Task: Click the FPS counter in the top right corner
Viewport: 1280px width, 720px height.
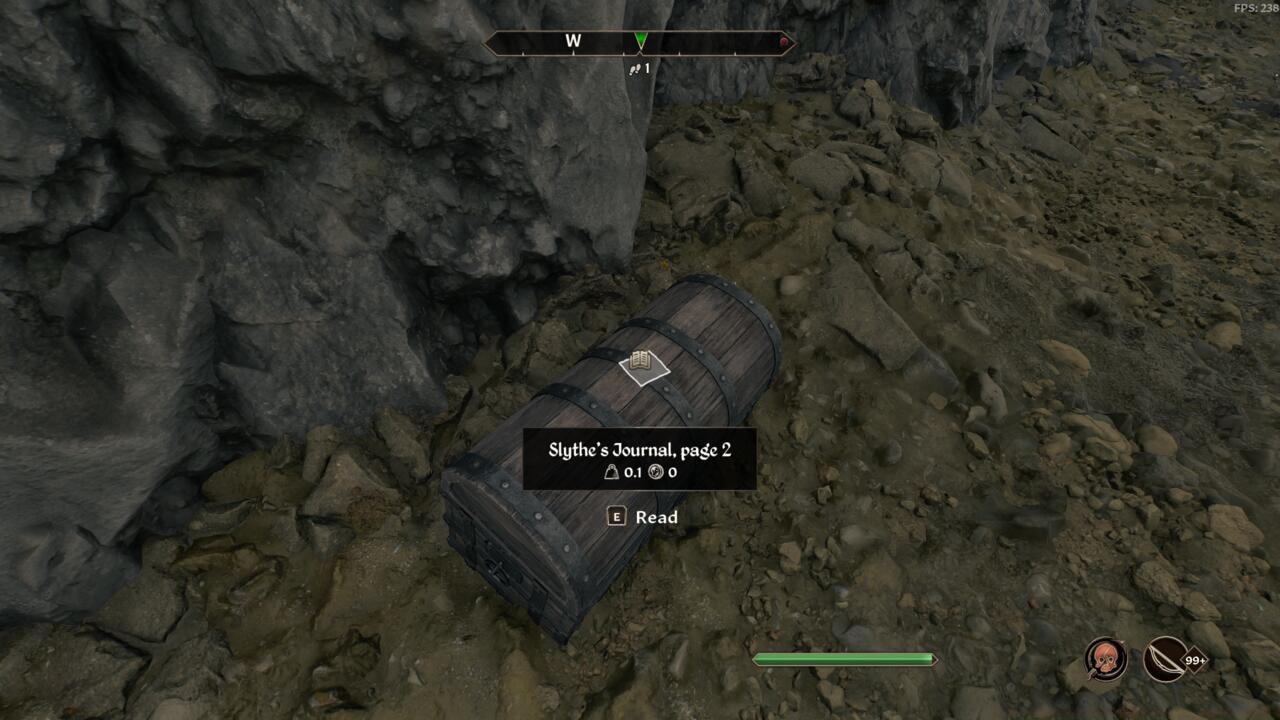Action: [x=1254, y=8]
